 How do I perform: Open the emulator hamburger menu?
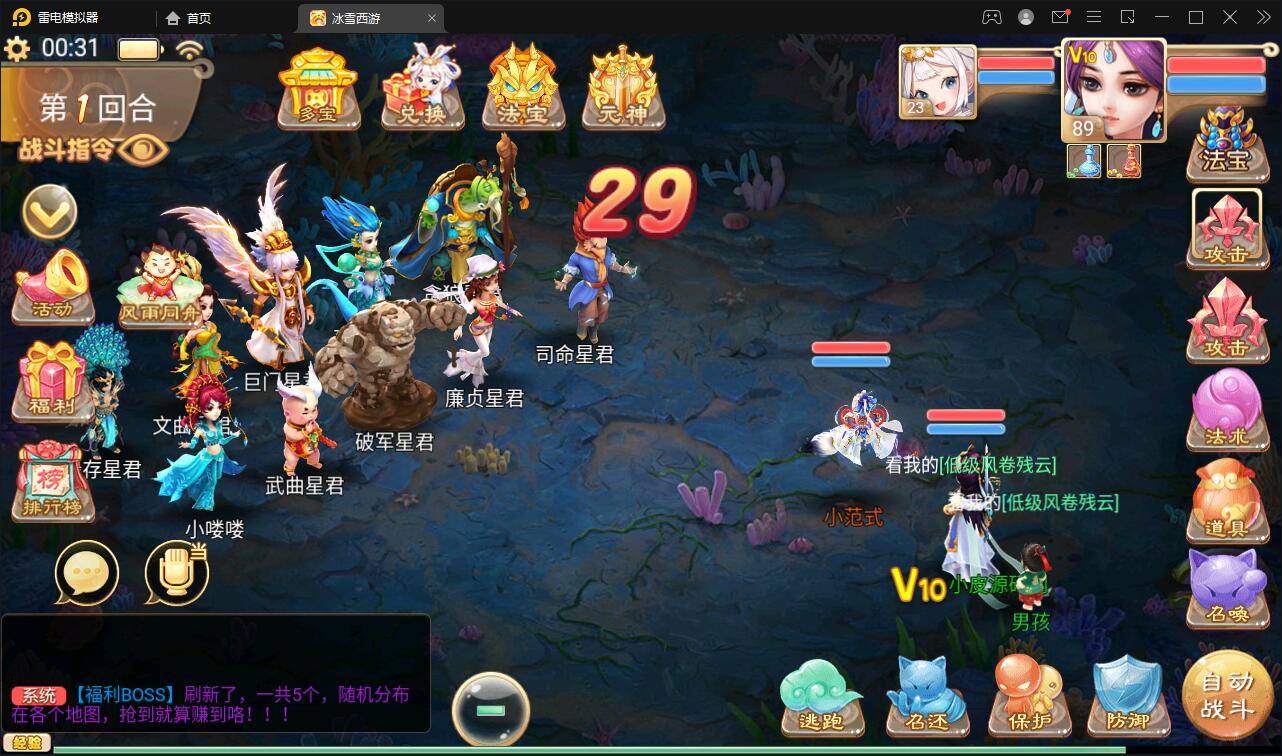tap(1094, 17)
